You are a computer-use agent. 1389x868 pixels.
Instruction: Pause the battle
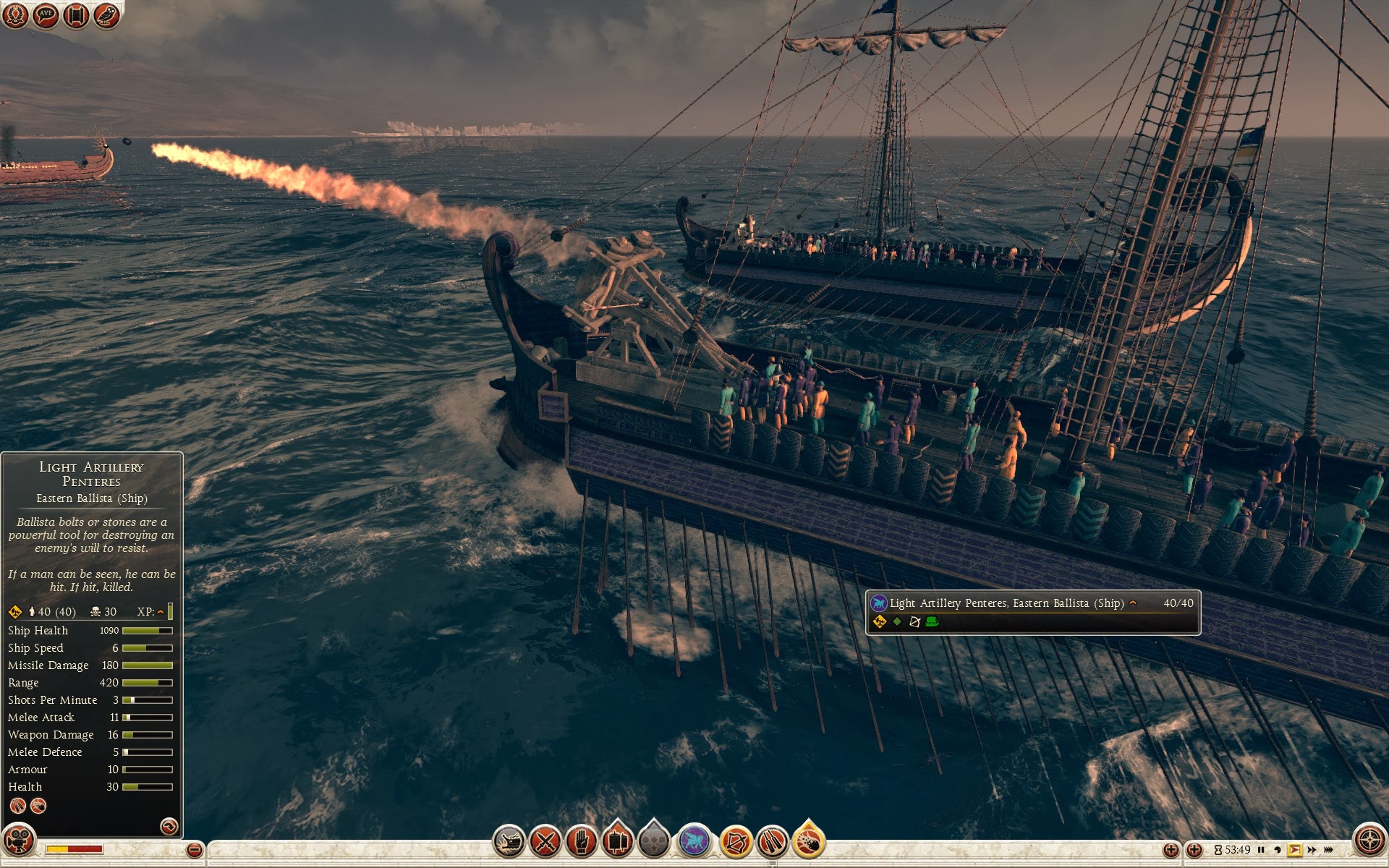coord(1262,850)
